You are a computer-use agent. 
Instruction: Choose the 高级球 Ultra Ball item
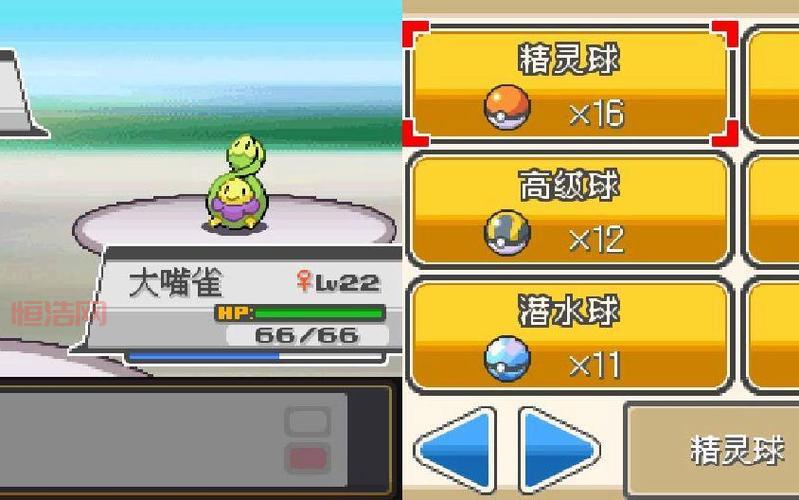click(x=570, y=210)
